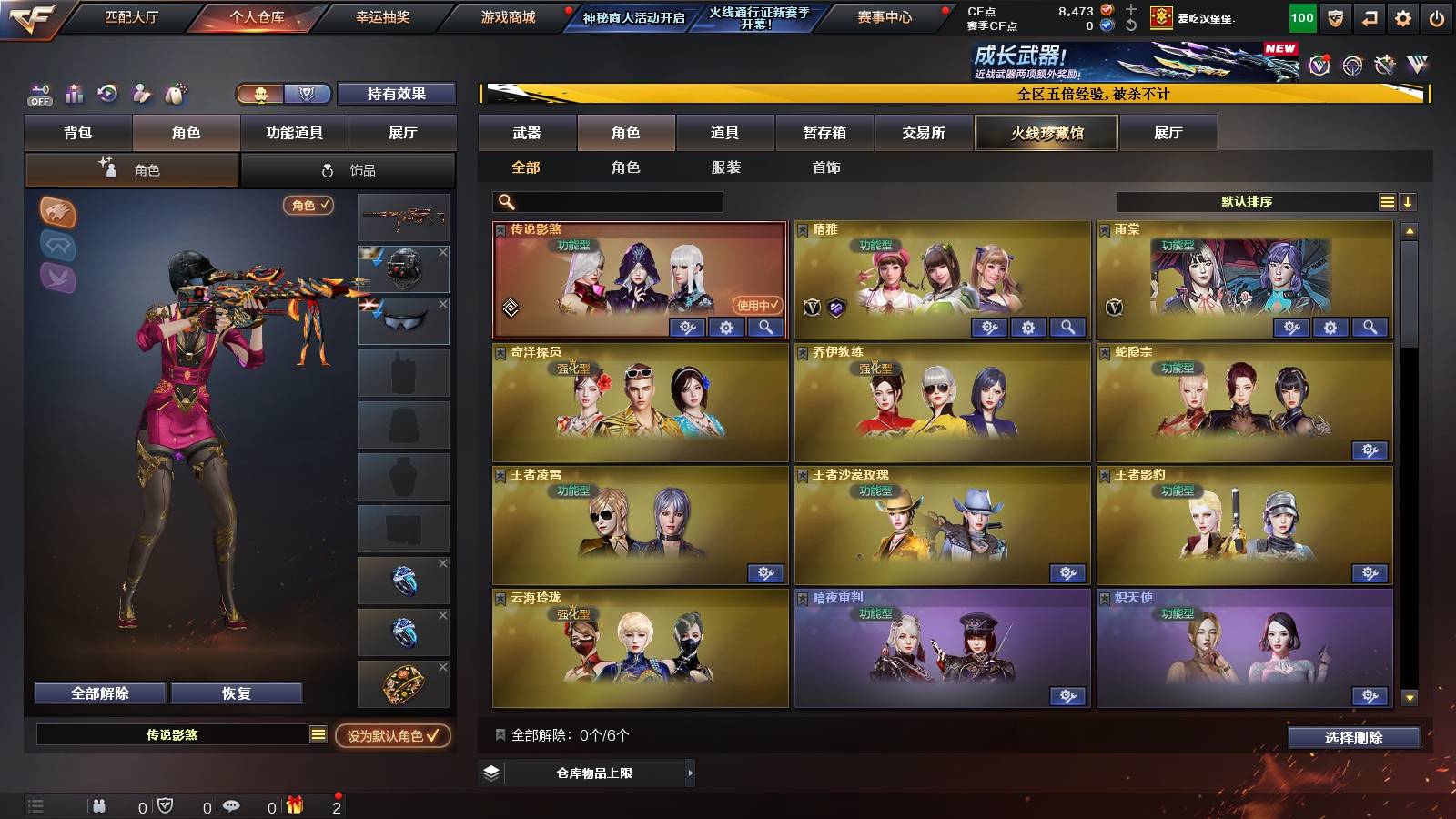Select the replay history icon in the left toolbar
1456x819 pixels.
coord(107,93)
